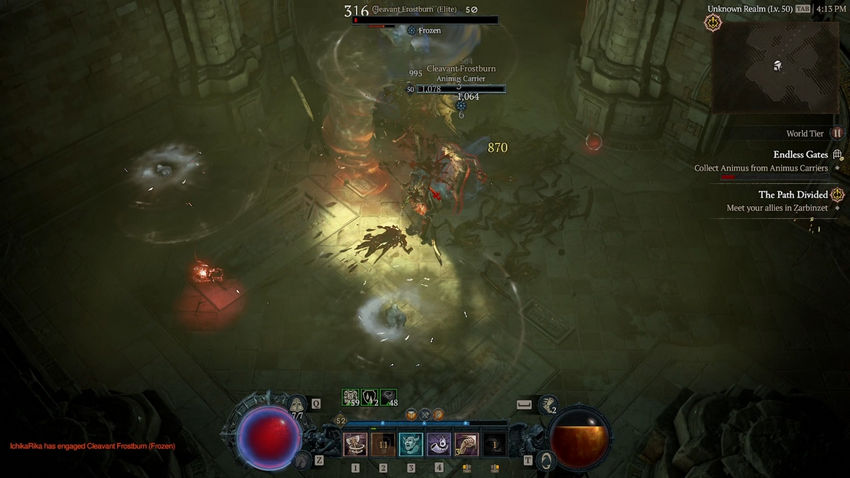Viewport: 850px width, 478px height.
Task: Click the dodge boot icon with 2 charges
Action: [x=548, y=405]
